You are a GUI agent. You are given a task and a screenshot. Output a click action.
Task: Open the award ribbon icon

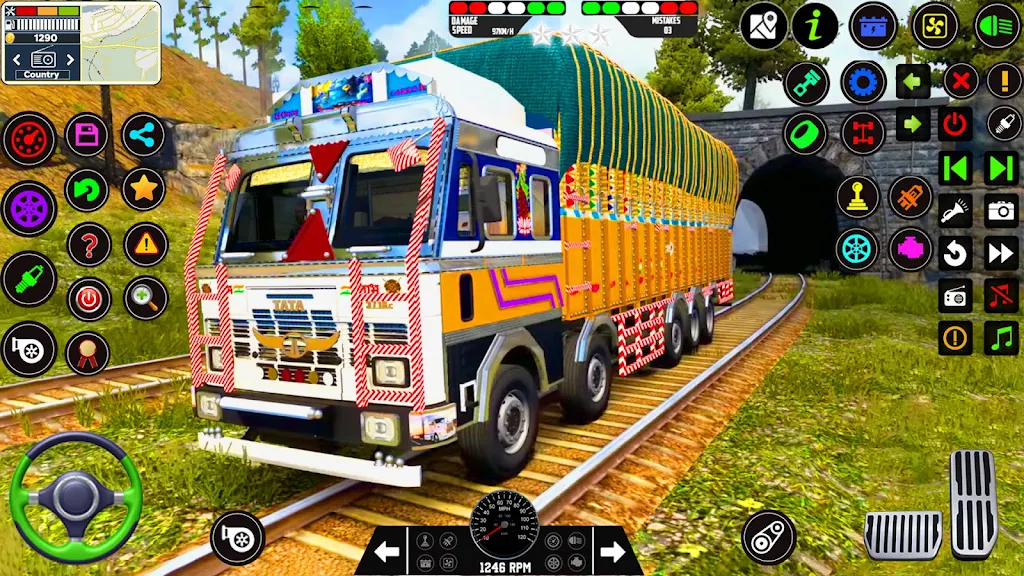click(x=88, y=352)
